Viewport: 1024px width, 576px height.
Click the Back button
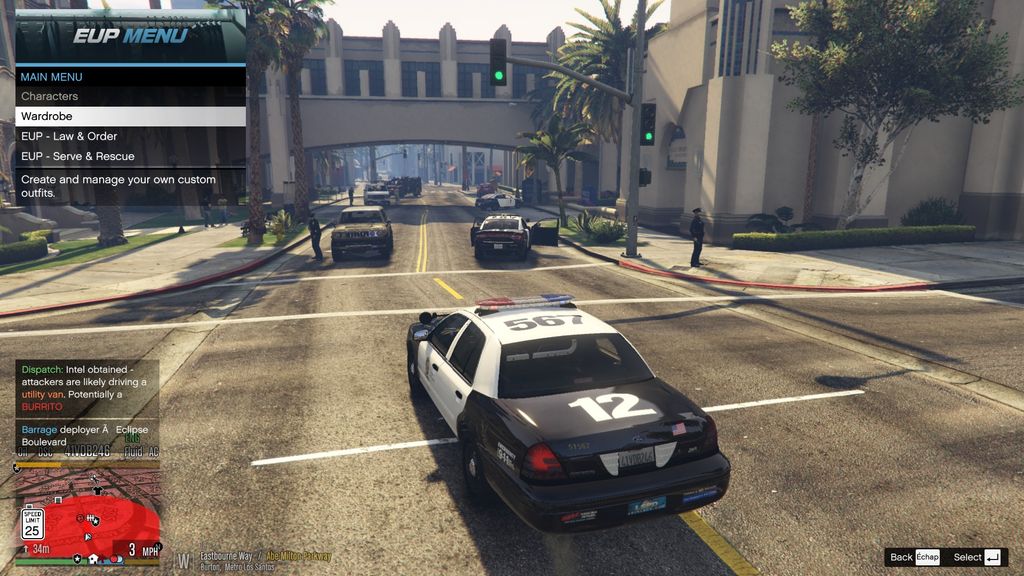click(914, 557)
